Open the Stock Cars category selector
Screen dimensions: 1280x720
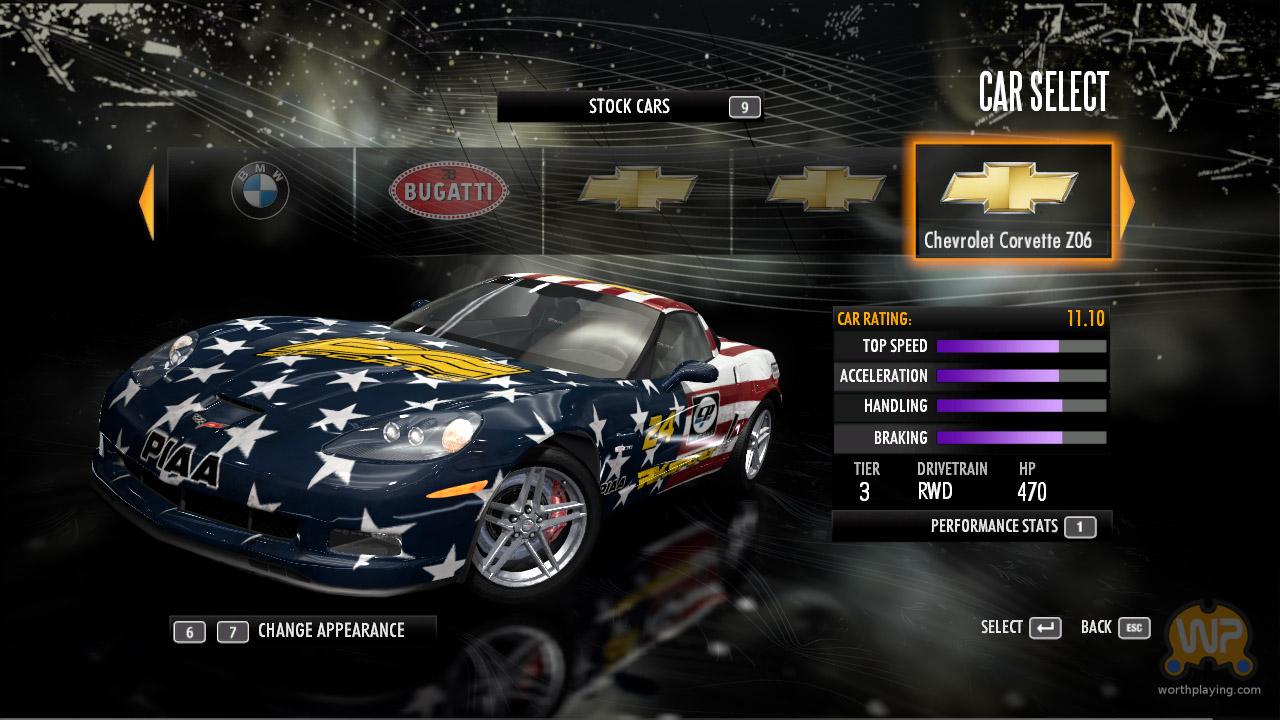click(629, 107)
